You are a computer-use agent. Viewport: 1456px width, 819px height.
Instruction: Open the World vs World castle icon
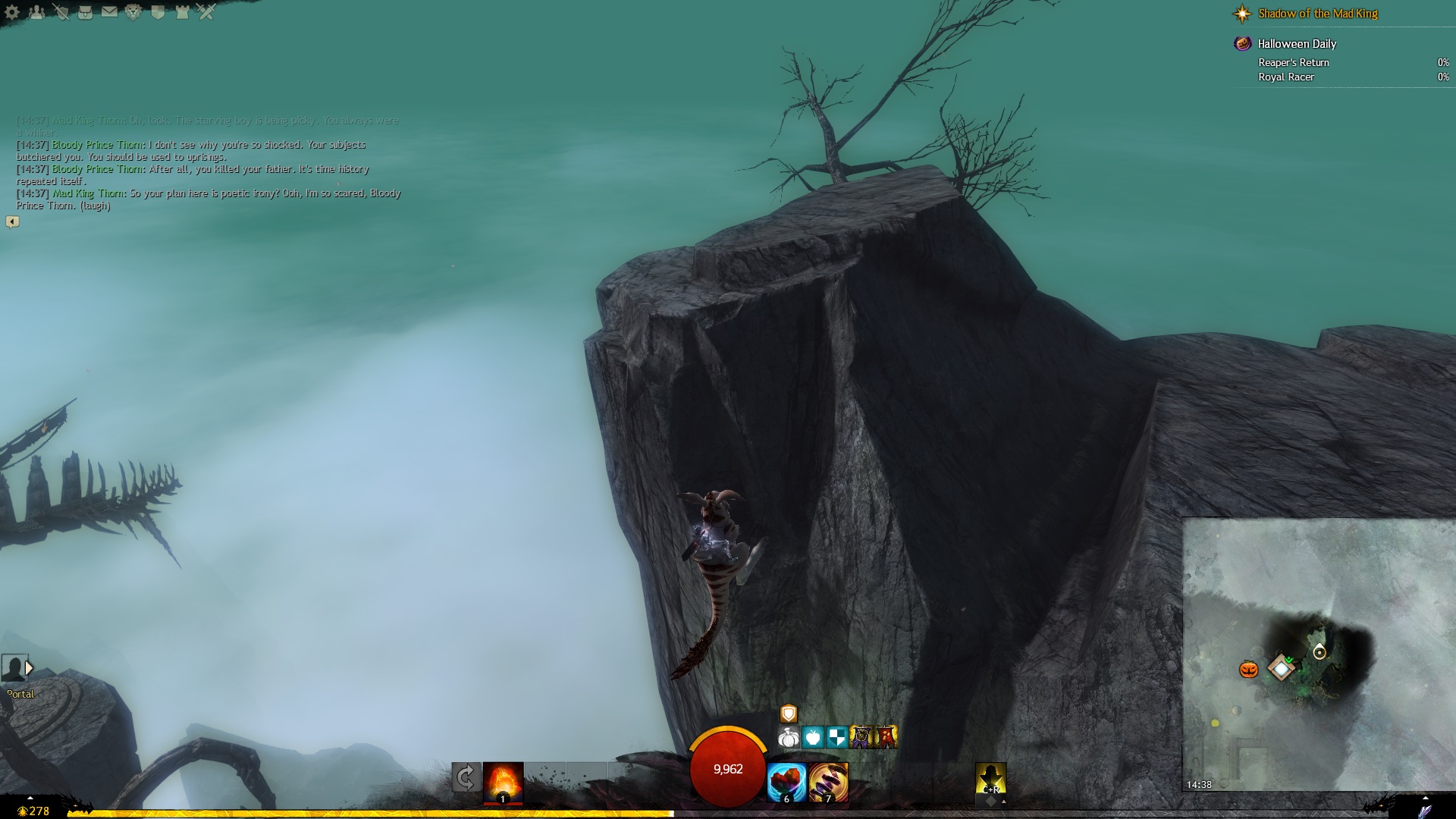click(182, 12)
